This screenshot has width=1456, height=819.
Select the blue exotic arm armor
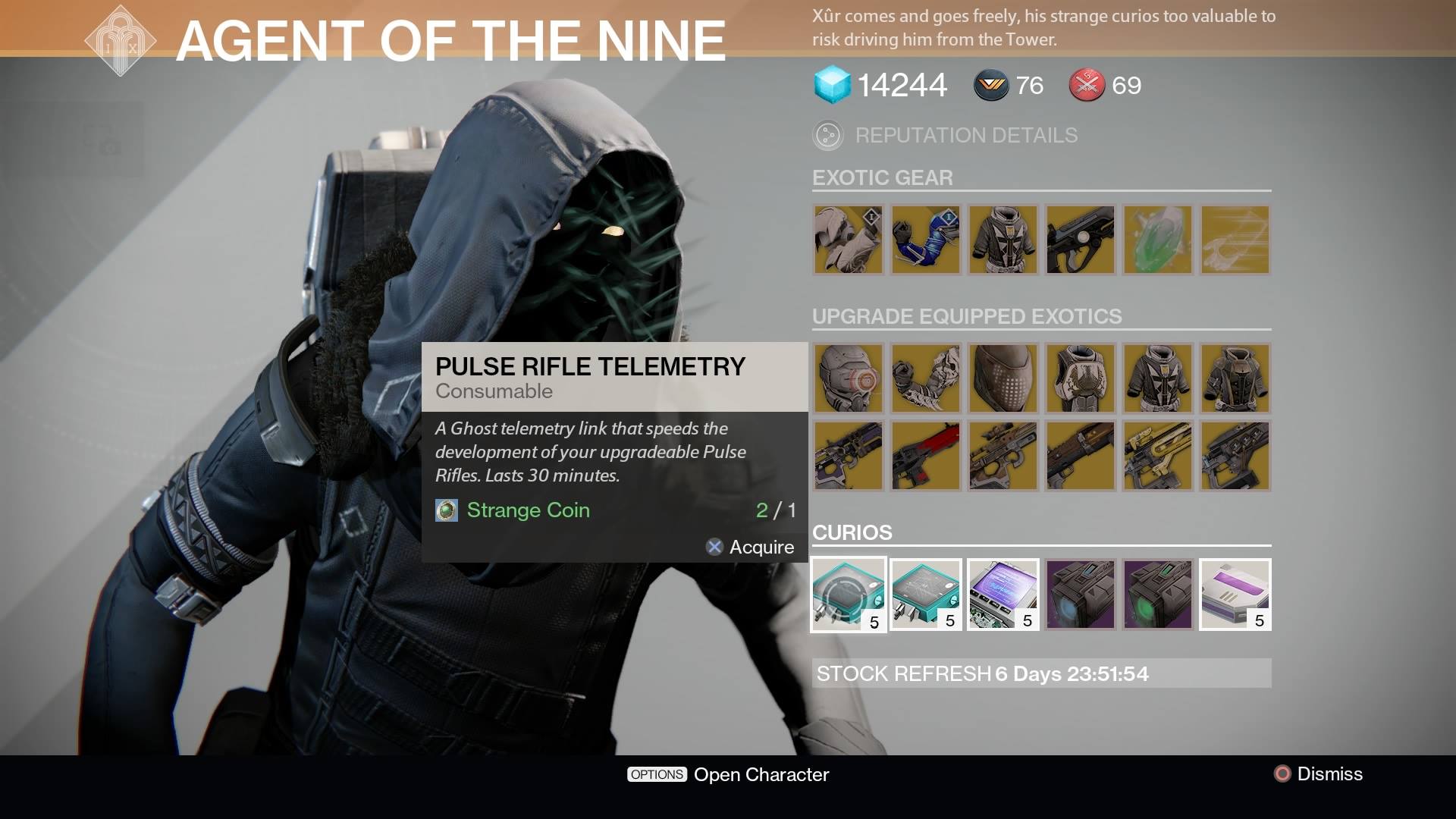925,240
